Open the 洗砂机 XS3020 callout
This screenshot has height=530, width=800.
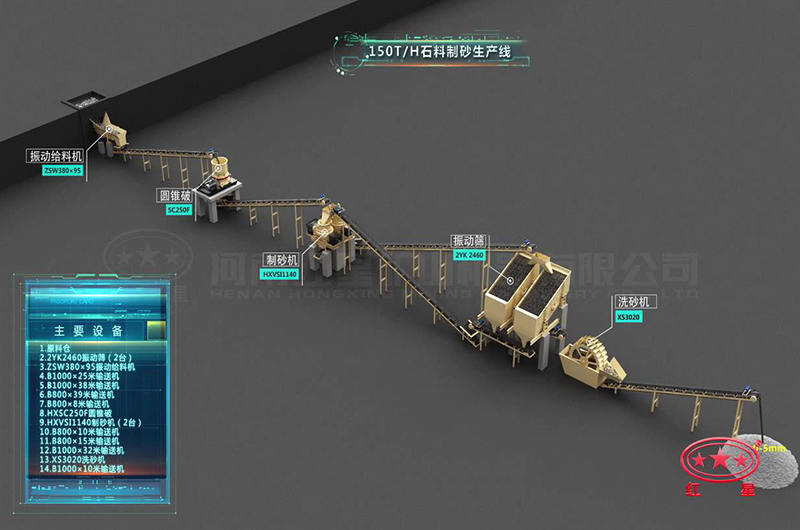point(632,307)
